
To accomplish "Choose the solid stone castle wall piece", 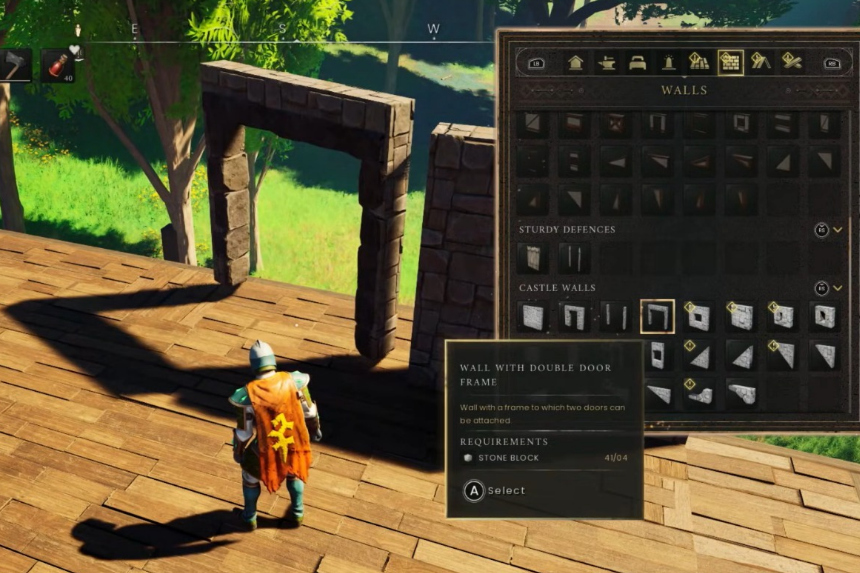I will click(x=533, y=316).
